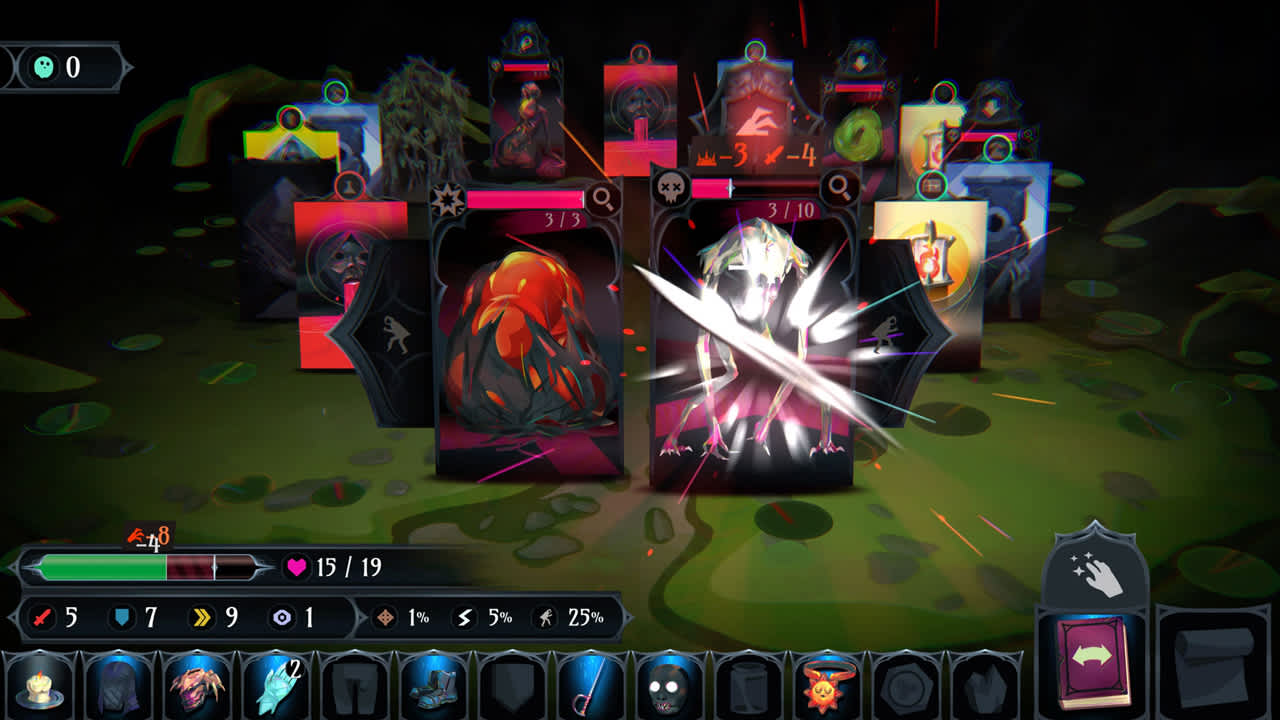This screenshot has width=1280, height=720.
Task: Select the icy claw item marked x2
Action: (277, 693)
